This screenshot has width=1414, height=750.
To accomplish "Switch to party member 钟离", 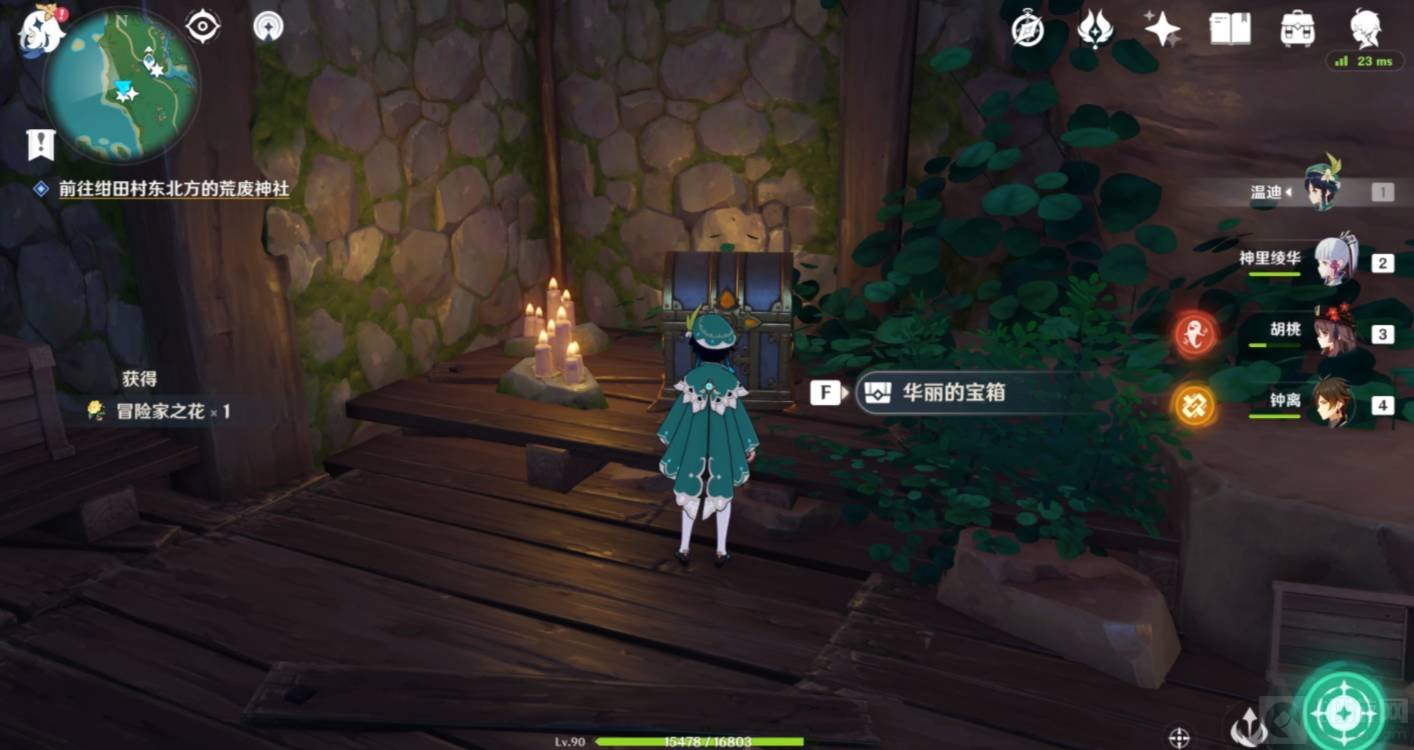I will (x=1332, y=404).
